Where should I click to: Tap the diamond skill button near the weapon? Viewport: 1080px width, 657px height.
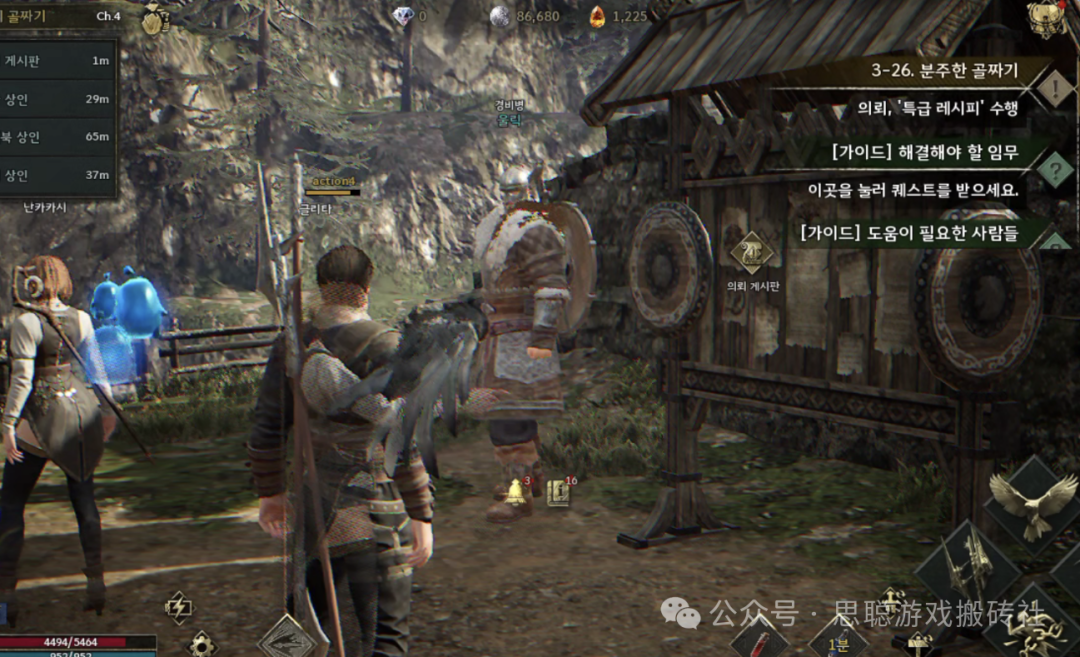(x=289, y=640)
